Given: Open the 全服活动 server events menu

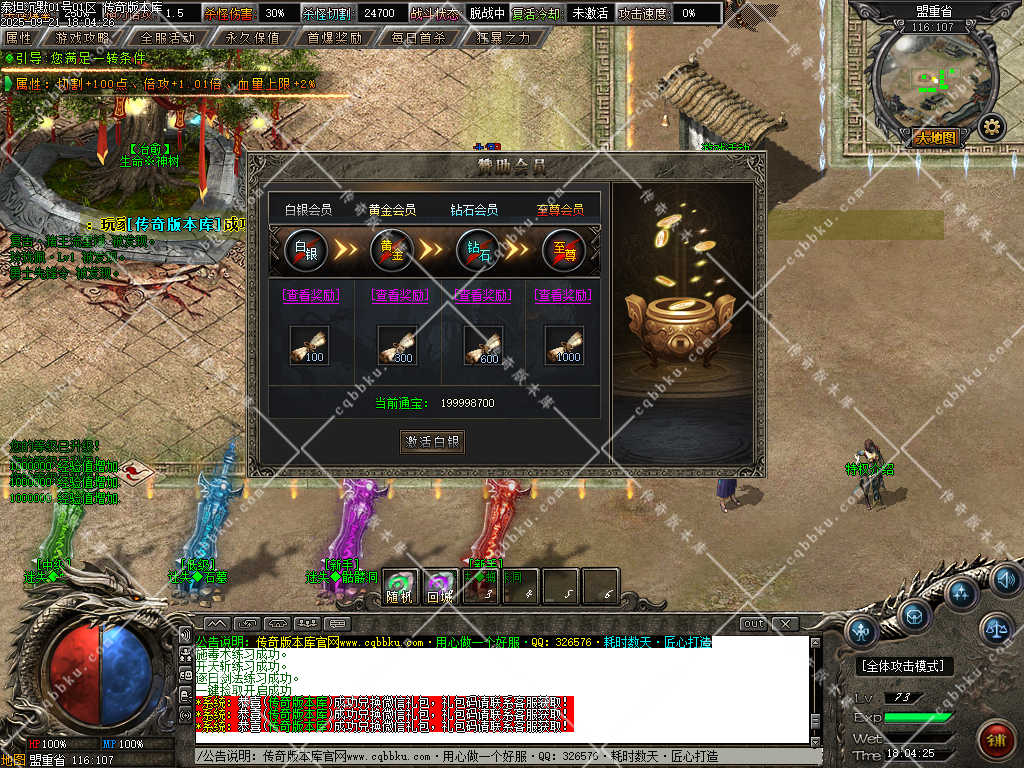Looking at the screenshot, I should coord(167,38).
